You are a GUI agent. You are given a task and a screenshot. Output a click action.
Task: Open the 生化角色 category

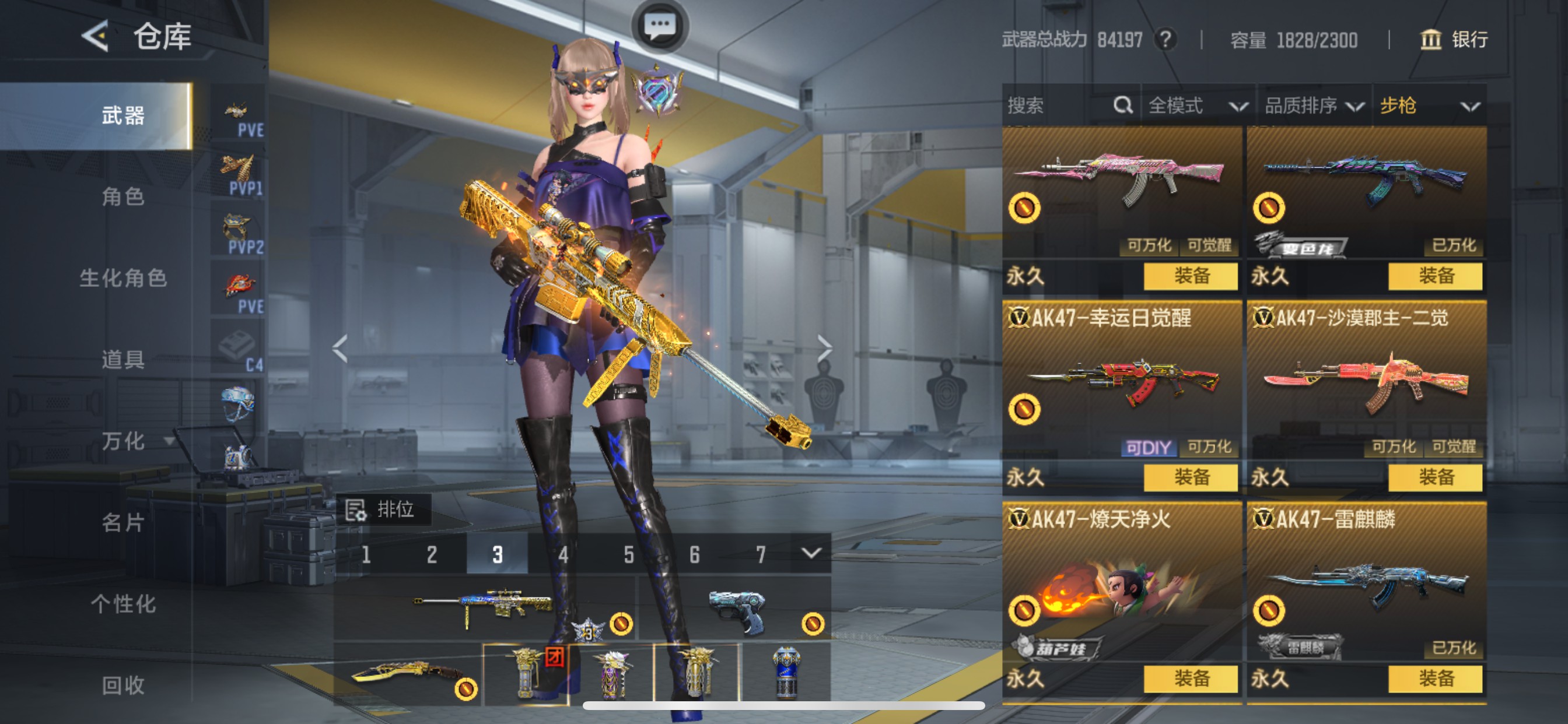click(x=123, y=278)
